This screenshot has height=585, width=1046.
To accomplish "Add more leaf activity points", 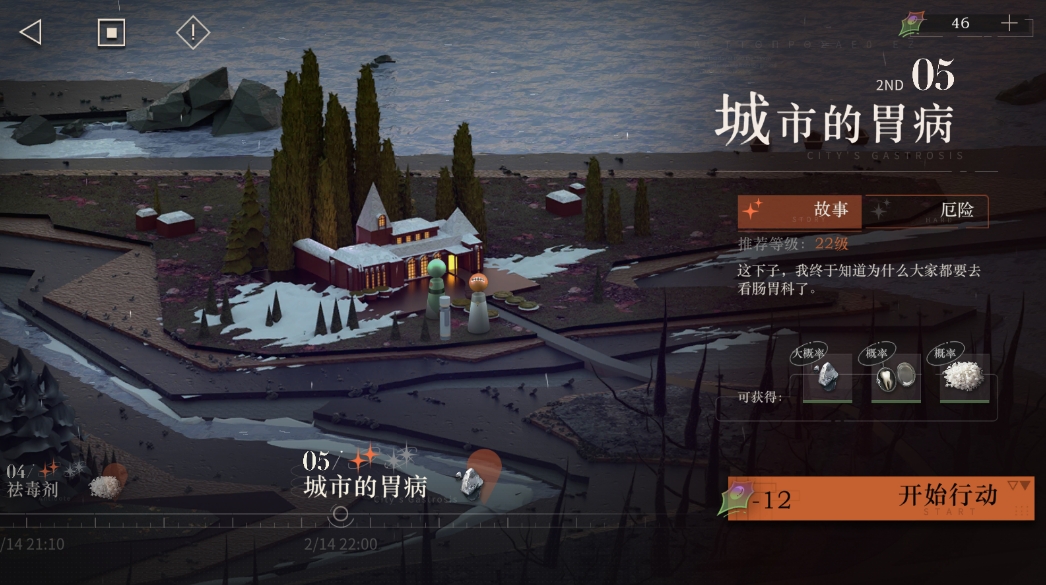I will pos(1009,23).
